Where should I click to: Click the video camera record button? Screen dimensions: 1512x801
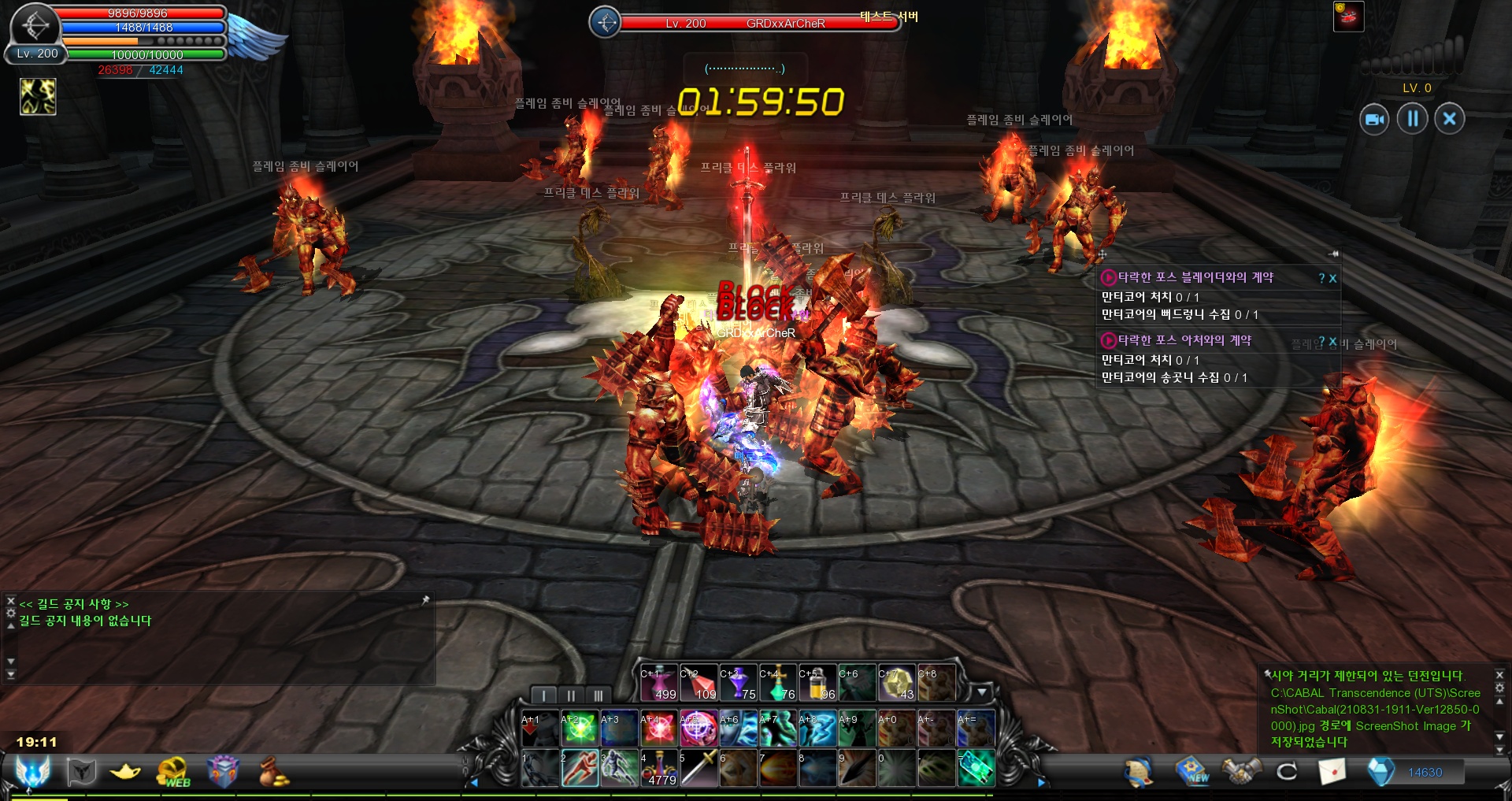point(1374,119)
